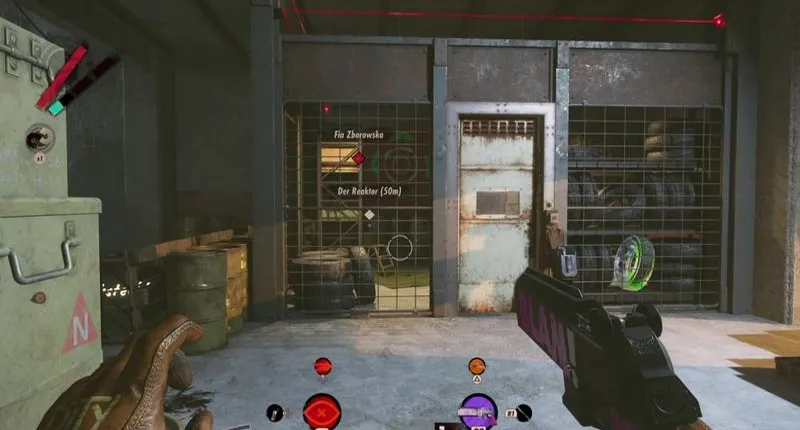Choose the small red icon above the eye ability
800x430 pixels.
[x=322, y=367]
